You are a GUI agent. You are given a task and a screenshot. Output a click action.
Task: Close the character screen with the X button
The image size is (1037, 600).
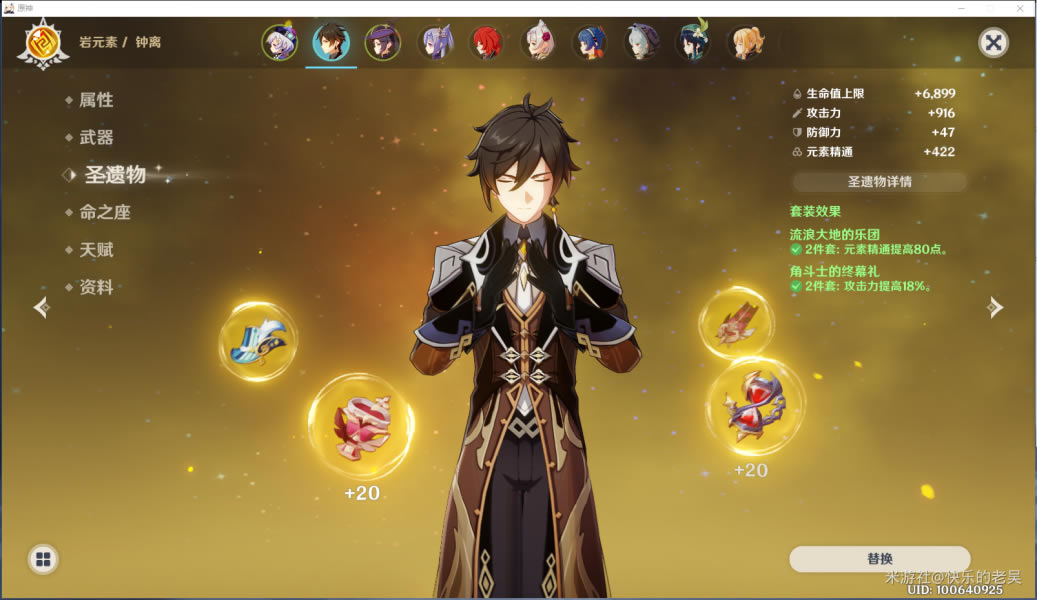(993, 42)
